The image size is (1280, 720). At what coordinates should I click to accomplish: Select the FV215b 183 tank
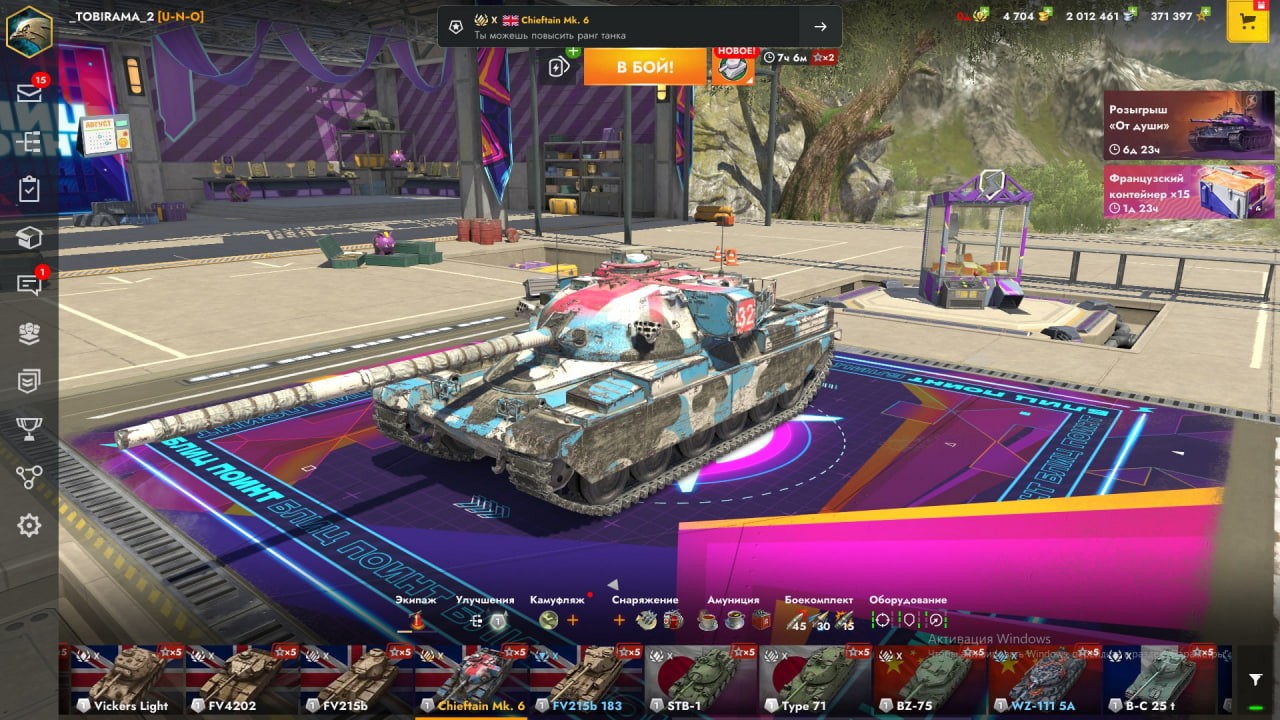[x=586, y=681]
